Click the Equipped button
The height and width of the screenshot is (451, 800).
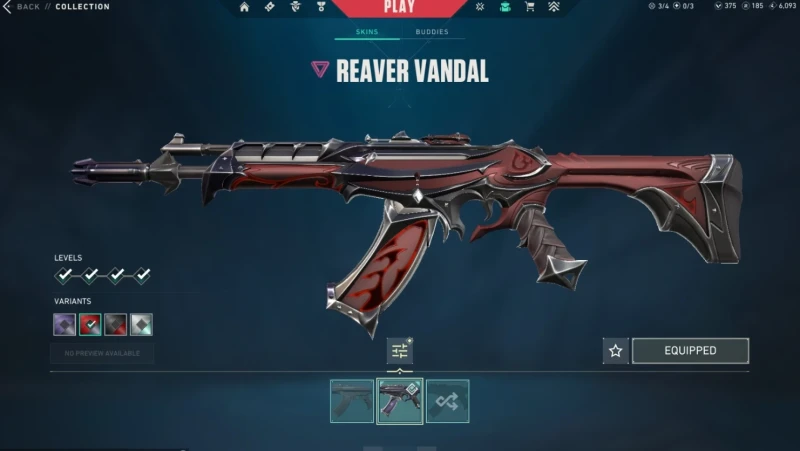pos(690,351)
